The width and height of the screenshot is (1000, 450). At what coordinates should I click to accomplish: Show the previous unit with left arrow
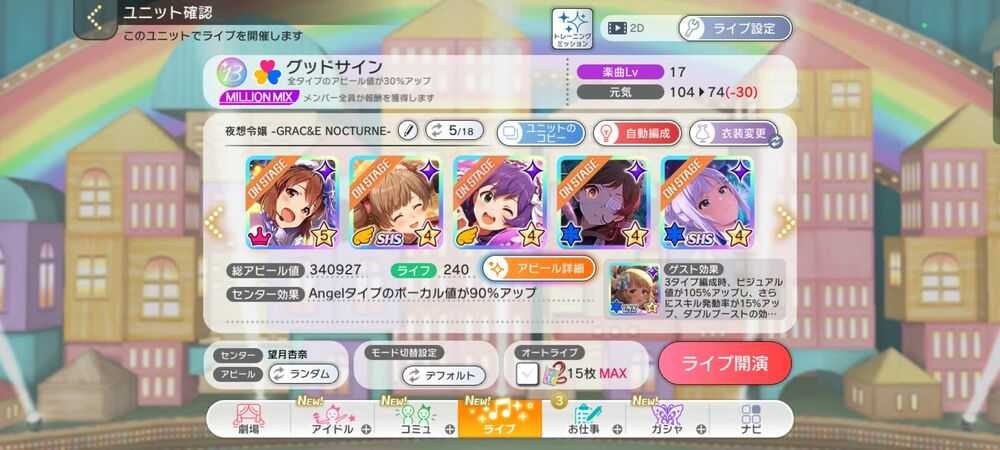(213, 221)
